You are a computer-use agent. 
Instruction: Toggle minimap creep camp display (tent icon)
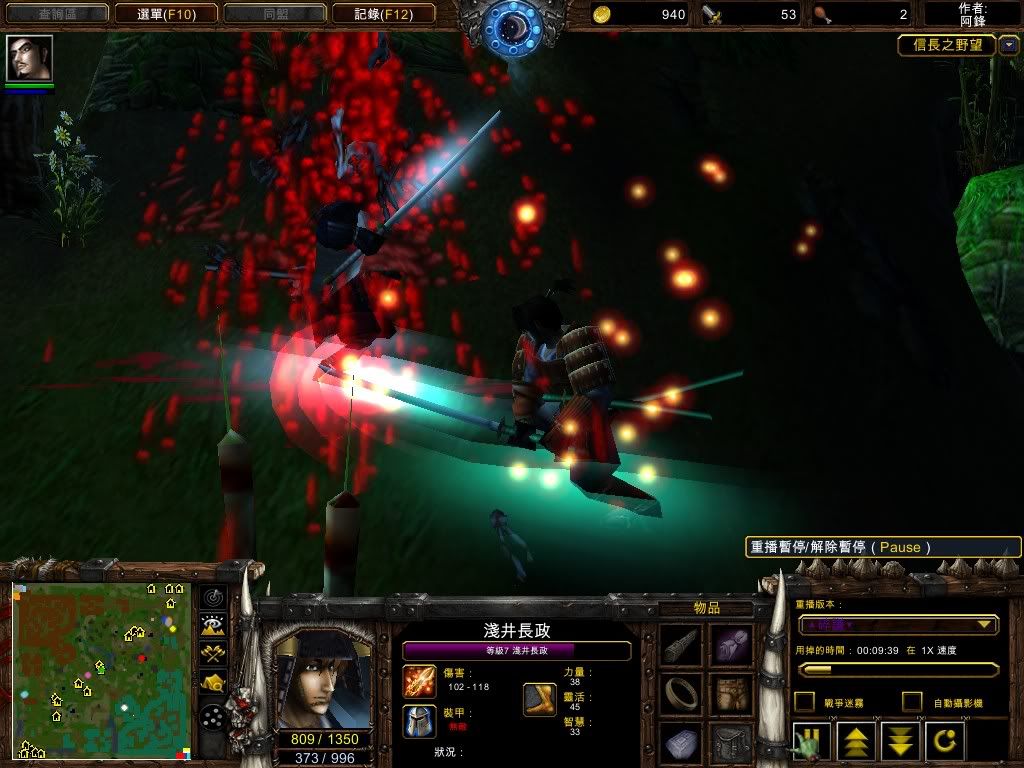pyautogui.click(x=213, y=683)
